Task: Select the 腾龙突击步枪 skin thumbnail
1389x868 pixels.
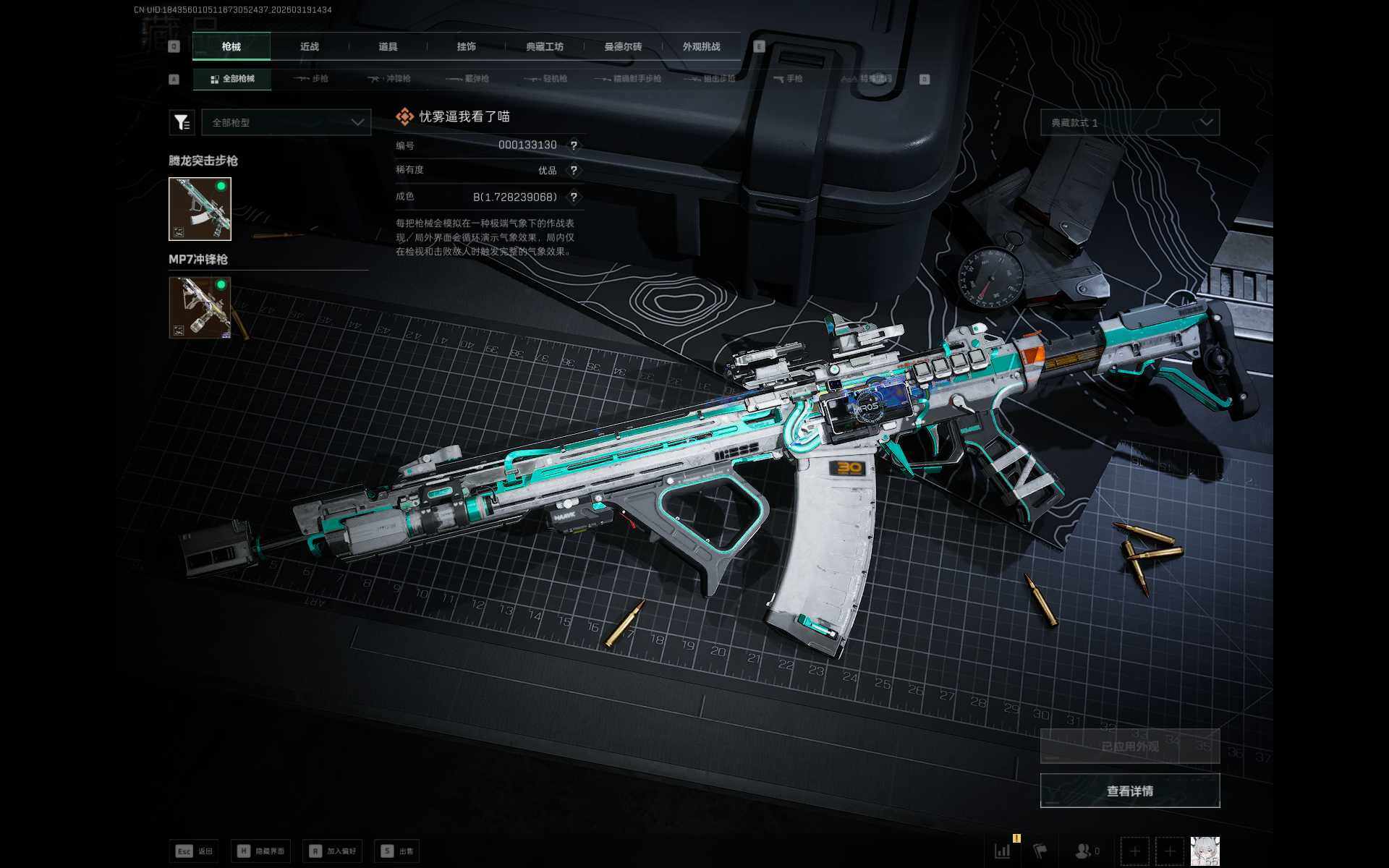Action: pos(200,209)
